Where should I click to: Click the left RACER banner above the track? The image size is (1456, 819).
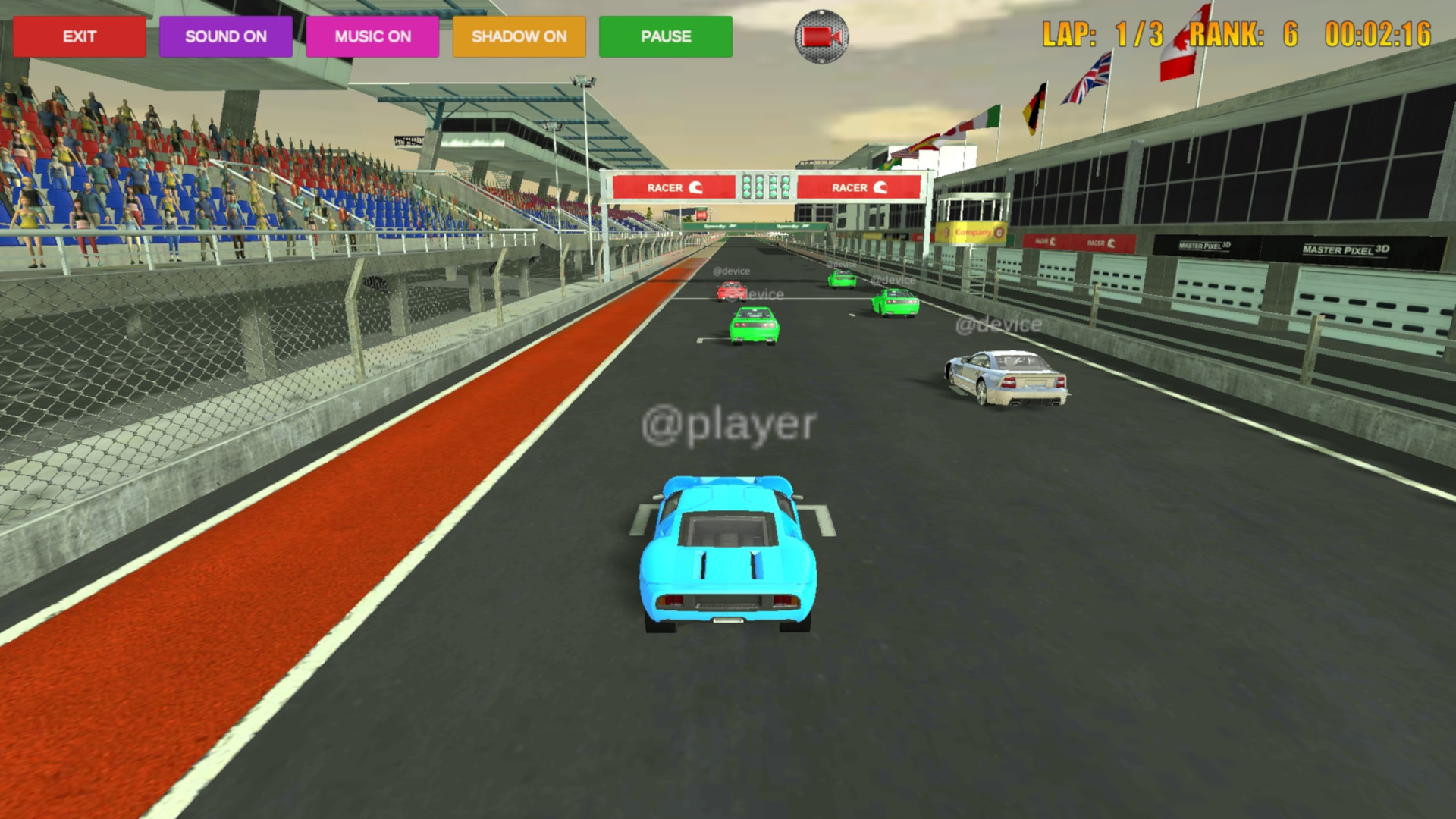pyautogui.click(x=673, y=188)
